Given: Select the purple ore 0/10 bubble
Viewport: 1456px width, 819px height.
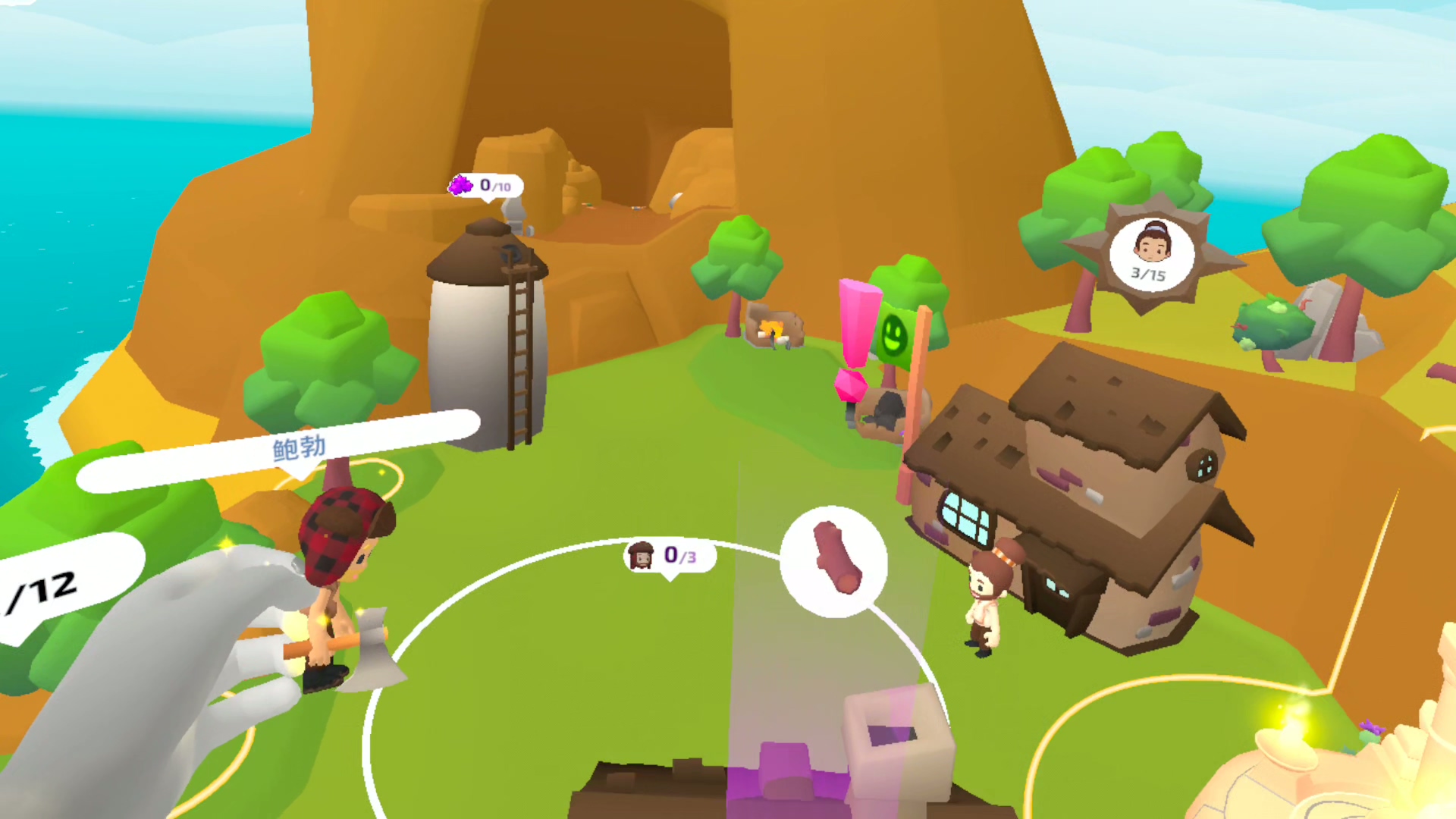Looking at the screenshot, I should (485, 186).
